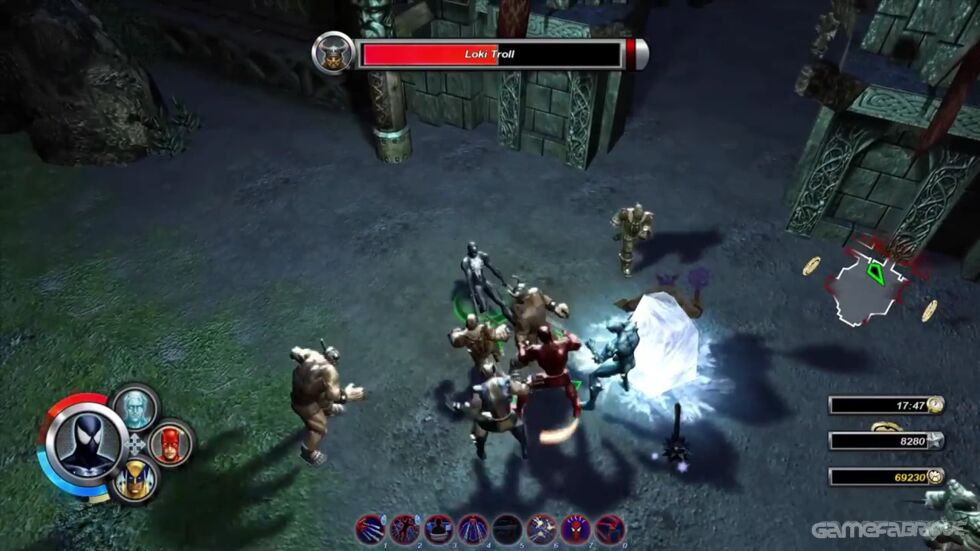Open the minimap in the corner

(868, 285)
